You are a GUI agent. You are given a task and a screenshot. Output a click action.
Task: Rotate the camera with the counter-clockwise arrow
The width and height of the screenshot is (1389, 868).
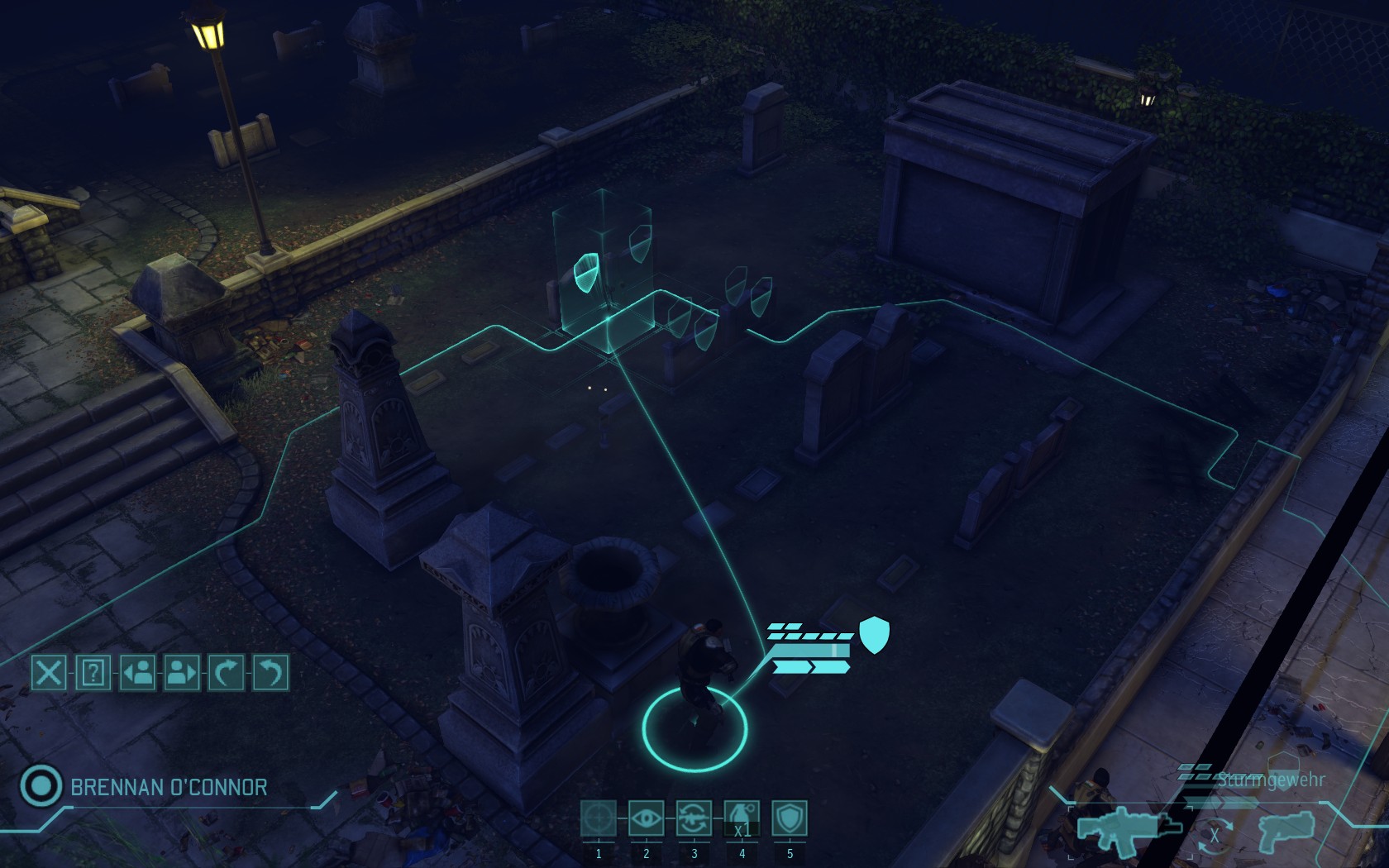point(271,672)
